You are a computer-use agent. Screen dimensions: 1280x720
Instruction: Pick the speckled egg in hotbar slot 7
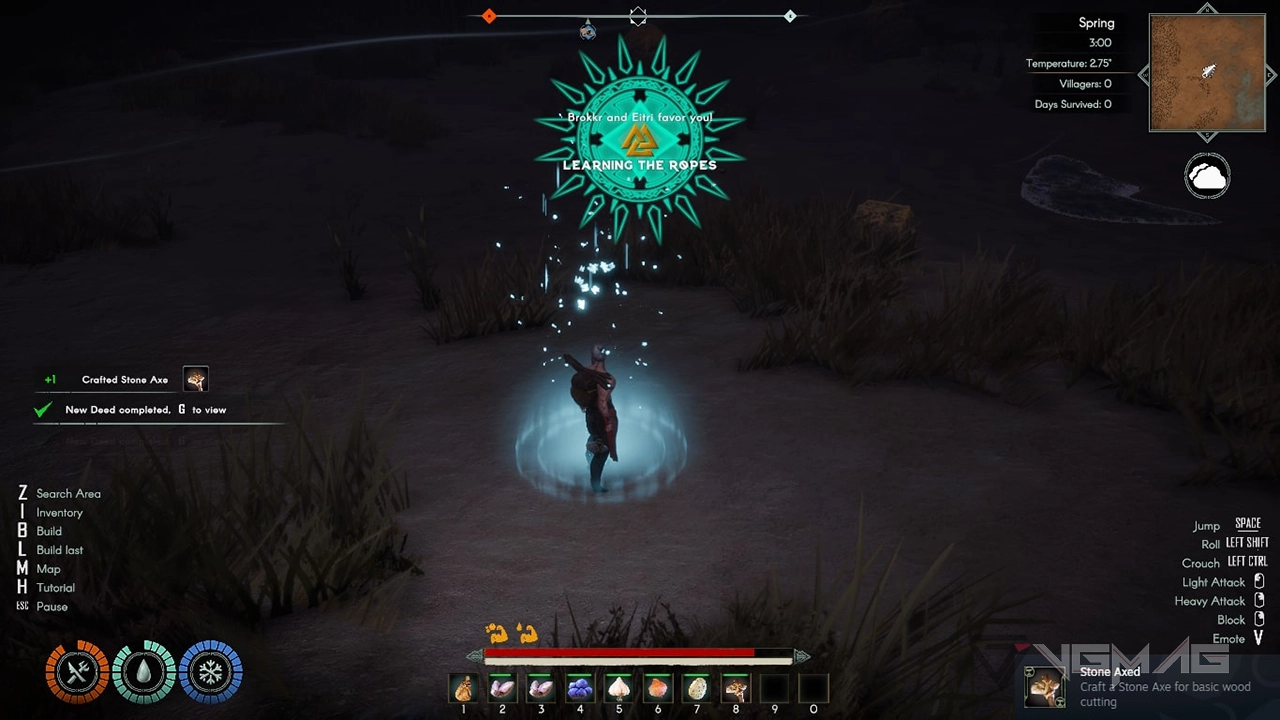click(x=696, y=688)
